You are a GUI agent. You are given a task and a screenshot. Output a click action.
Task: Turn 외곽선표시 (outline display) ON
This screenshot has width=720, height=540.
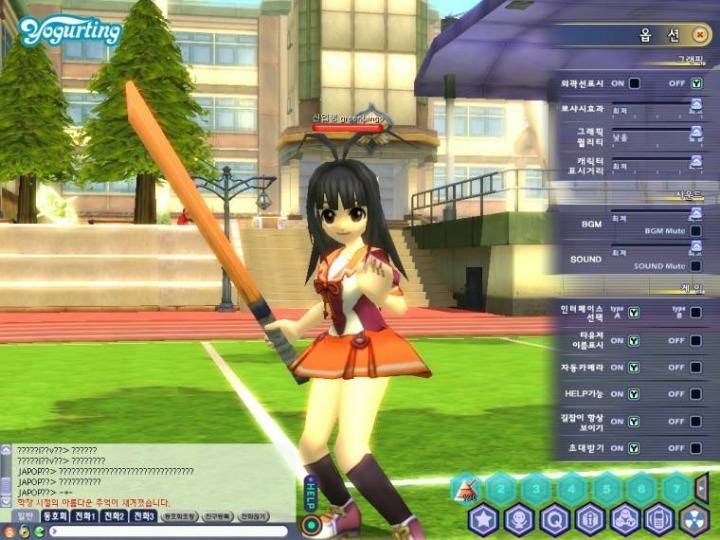coord(634,83)
